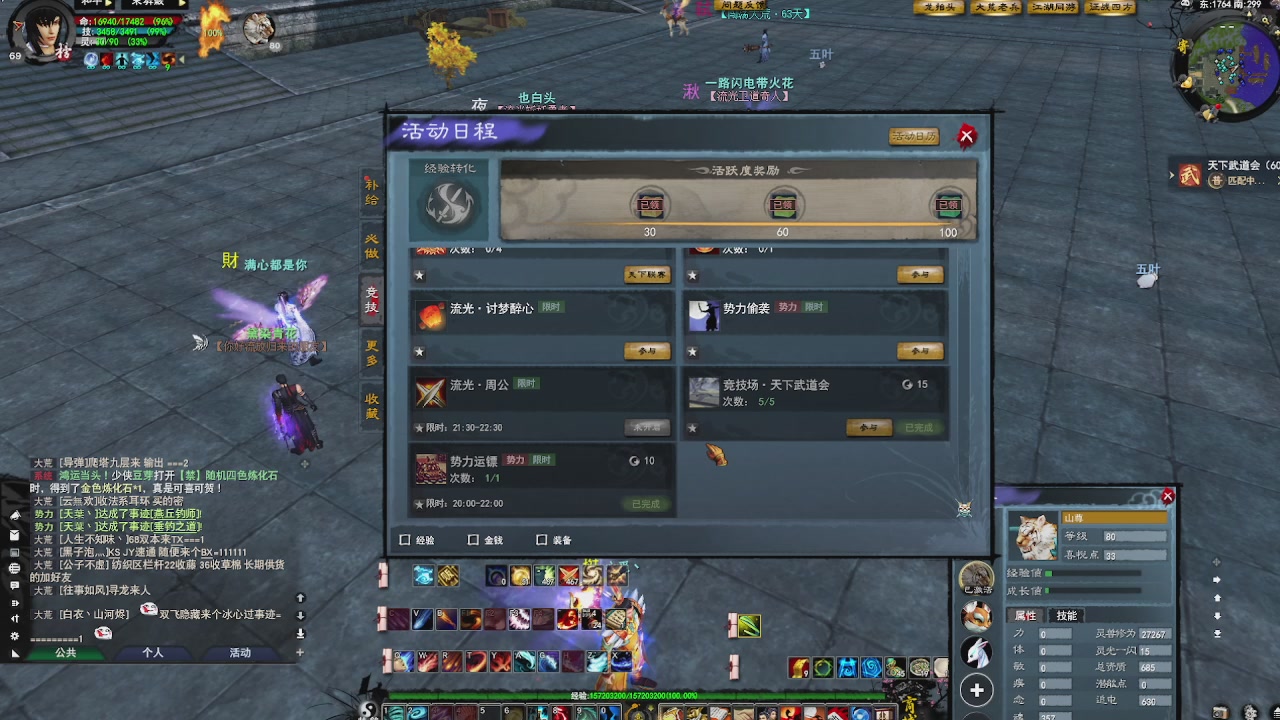The width and height of the screenshot is (1280, 720).
Task: Expand the 天下武道会 panel via its side arrow
Action: click(1170, 175)
